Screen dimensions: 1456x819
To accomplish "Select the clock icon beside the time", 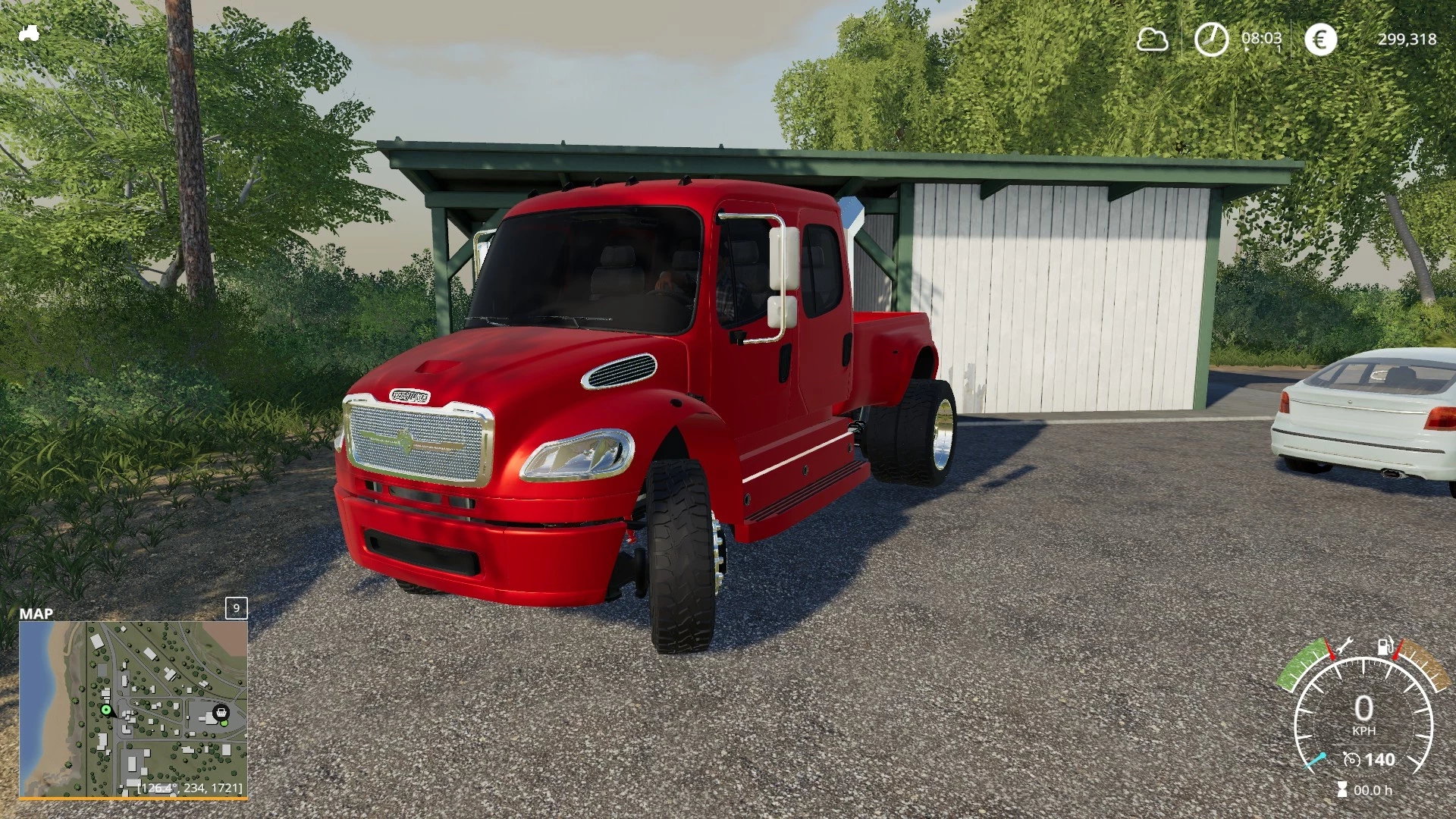I will pyautogui.click(x=1211, y=39).
